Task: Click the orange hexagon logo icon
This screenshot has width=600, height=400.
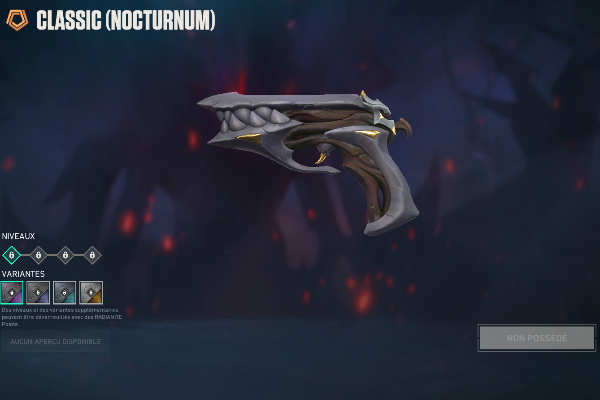Action: pyautogui.click(x=17, y=20)
